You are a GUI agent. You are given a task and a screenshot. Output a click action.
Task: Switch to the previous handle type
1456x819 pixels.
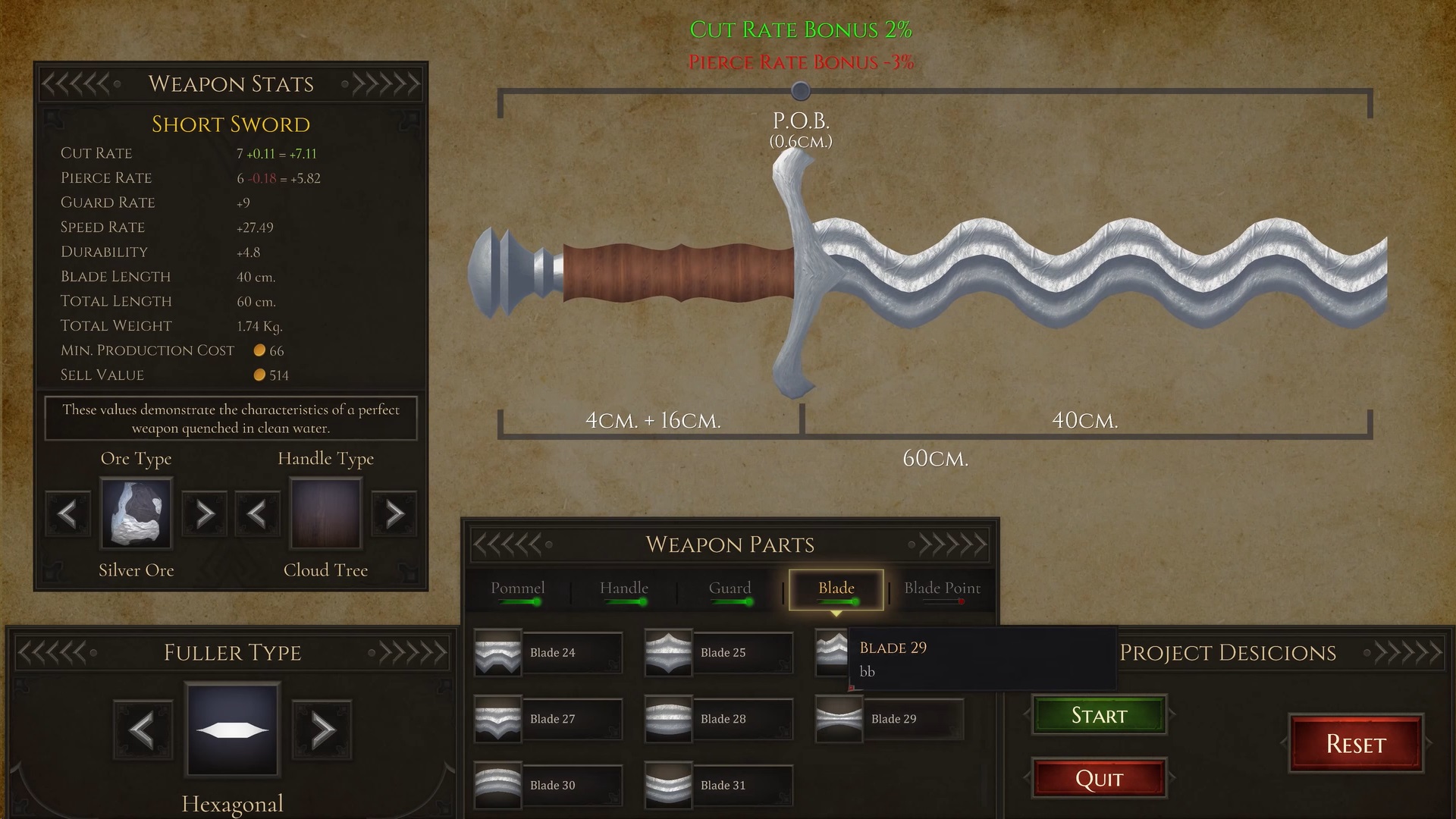click(x=258, y=514)
